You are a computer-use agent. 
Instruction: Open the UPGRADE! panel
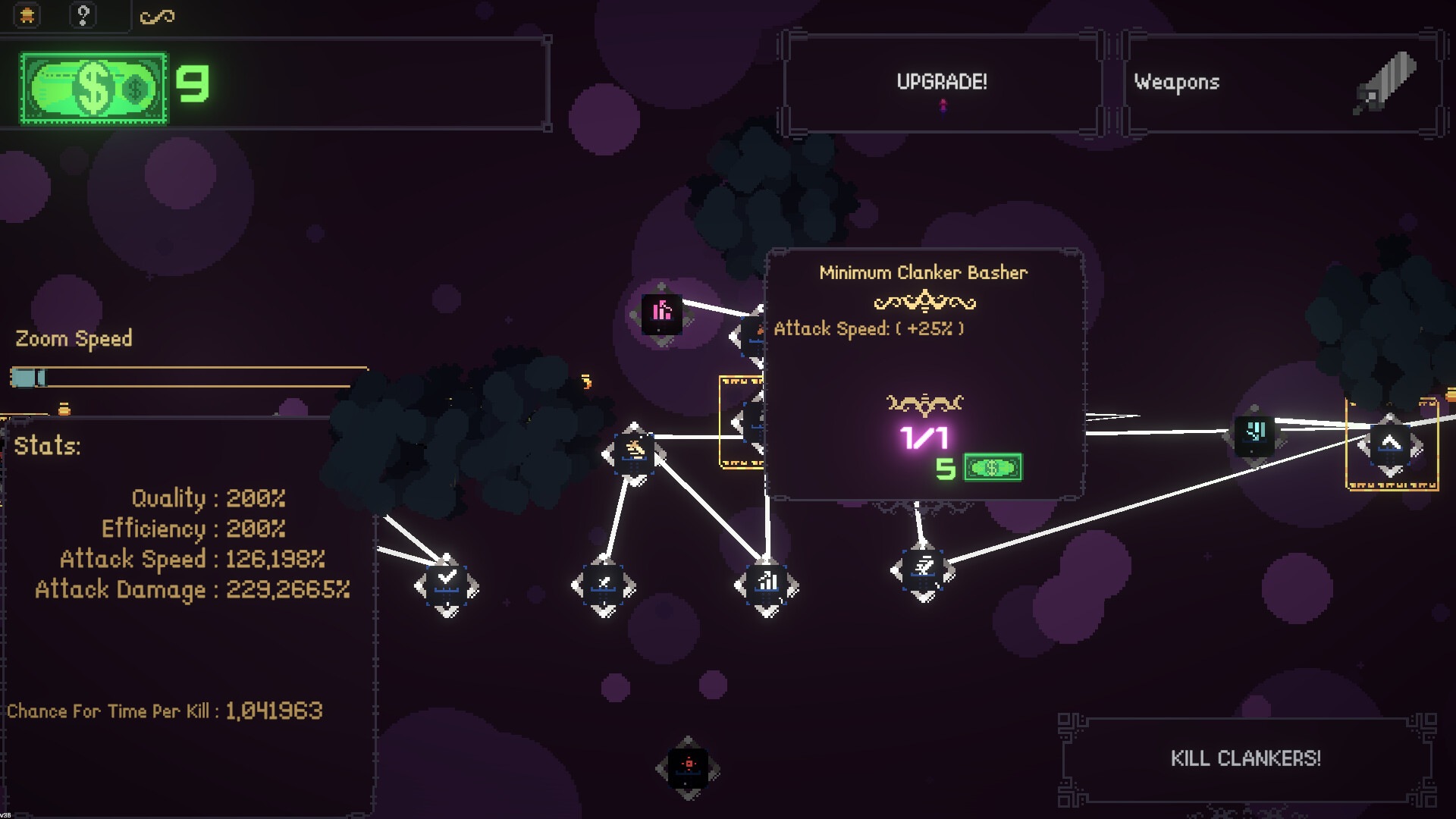(942, 82)
